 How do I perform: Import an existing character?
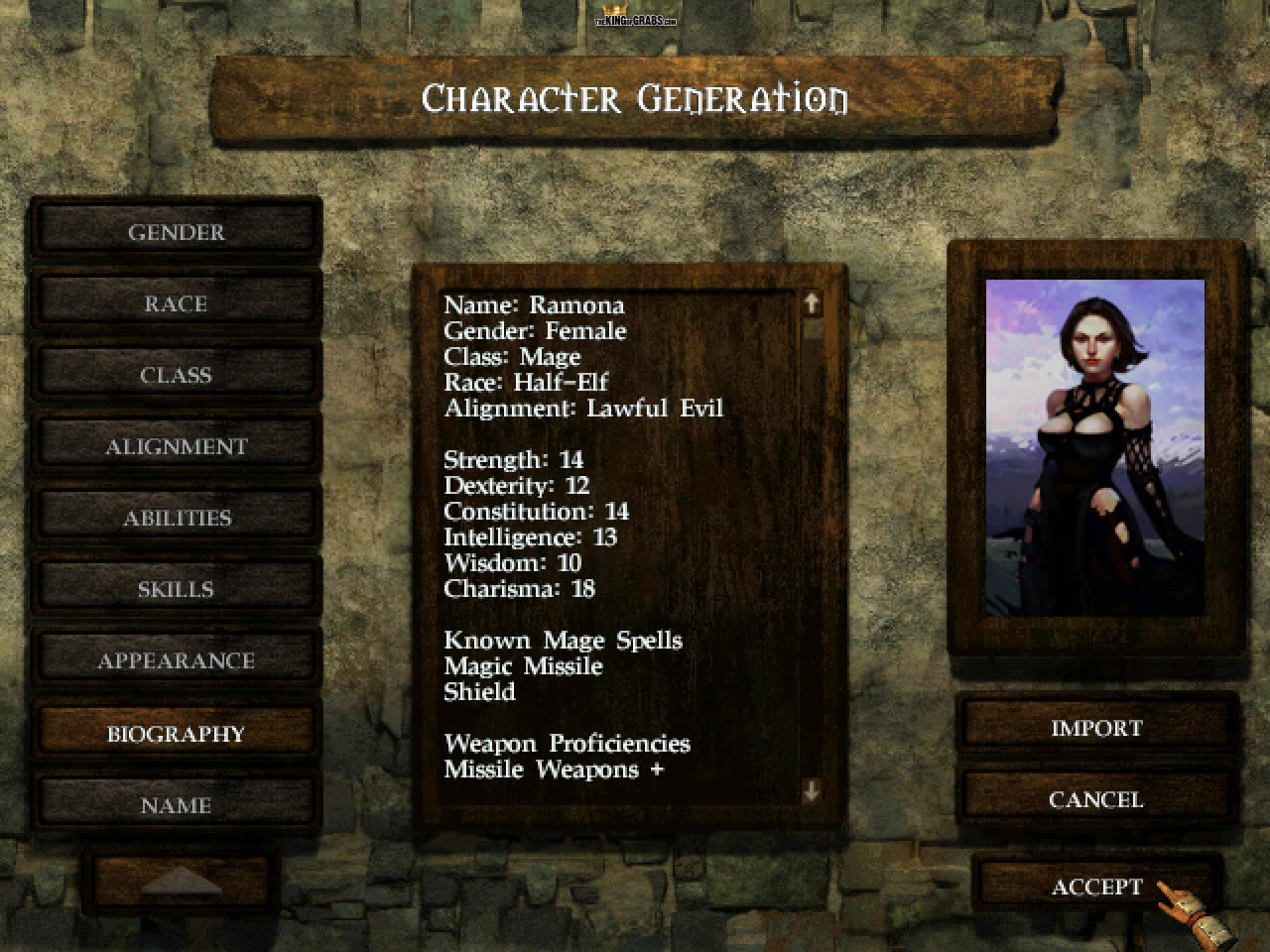[x=1096, y=728]
